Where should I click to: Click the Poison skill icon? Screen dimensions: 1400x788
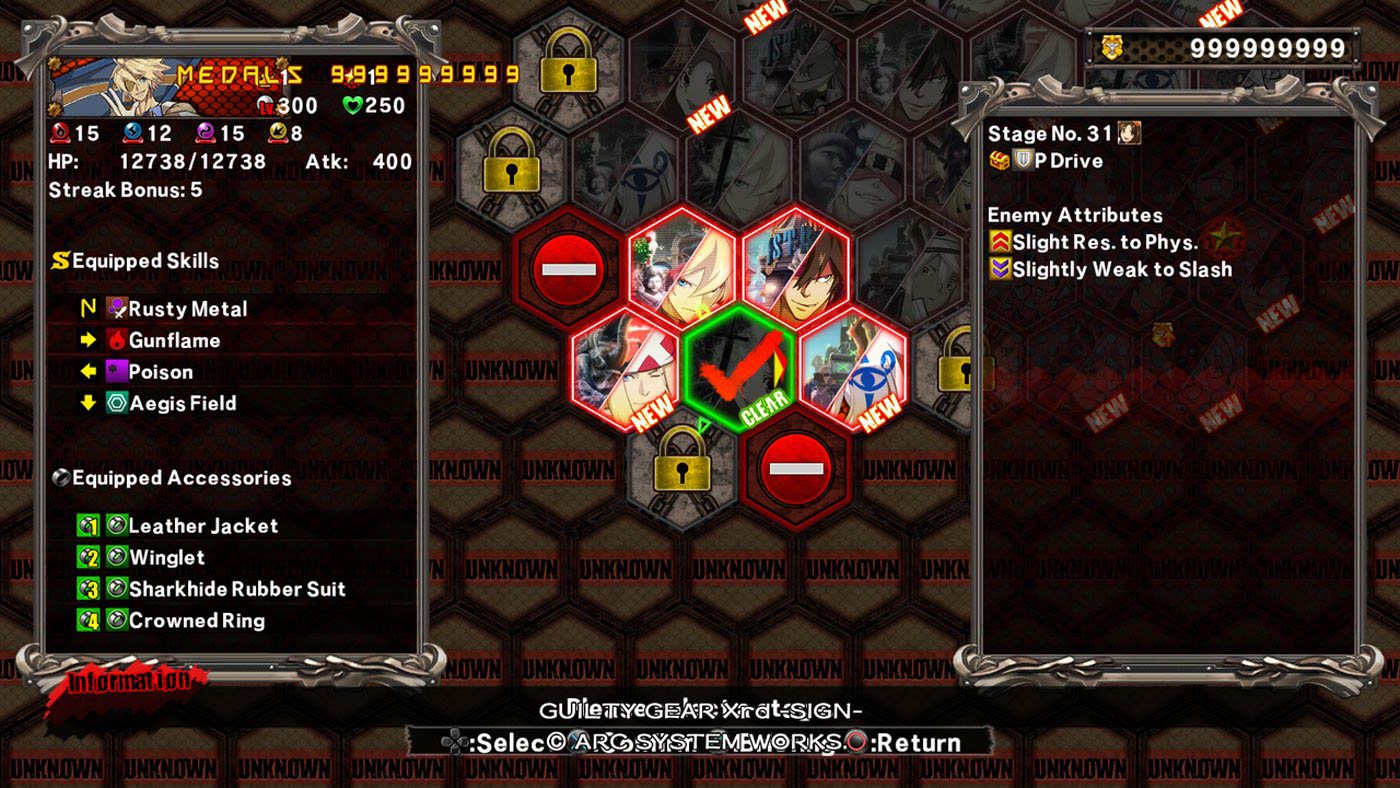click(x=115, y=372)
